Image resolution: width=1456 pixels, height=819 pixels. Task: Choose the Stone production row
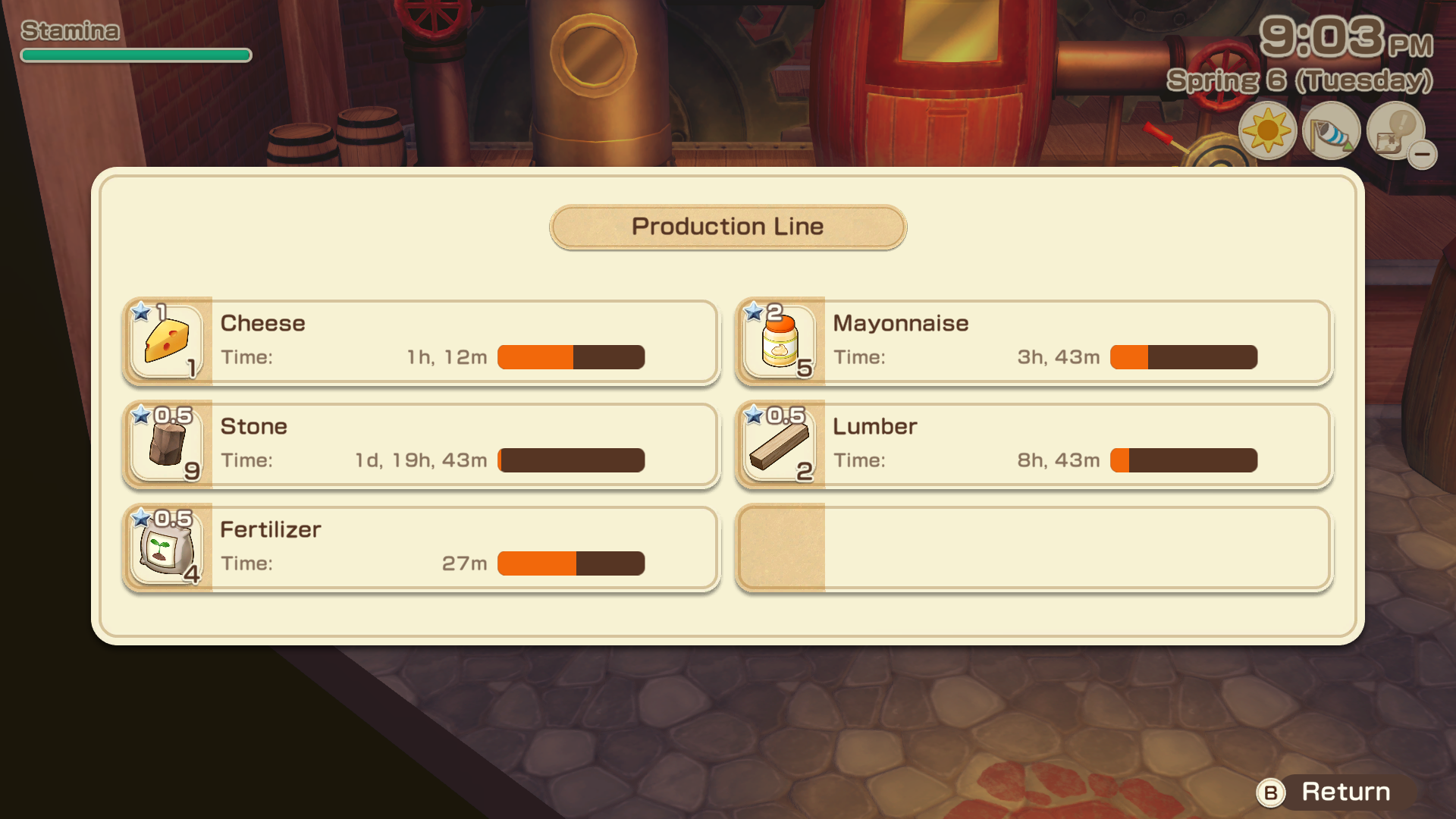(421, 444)
